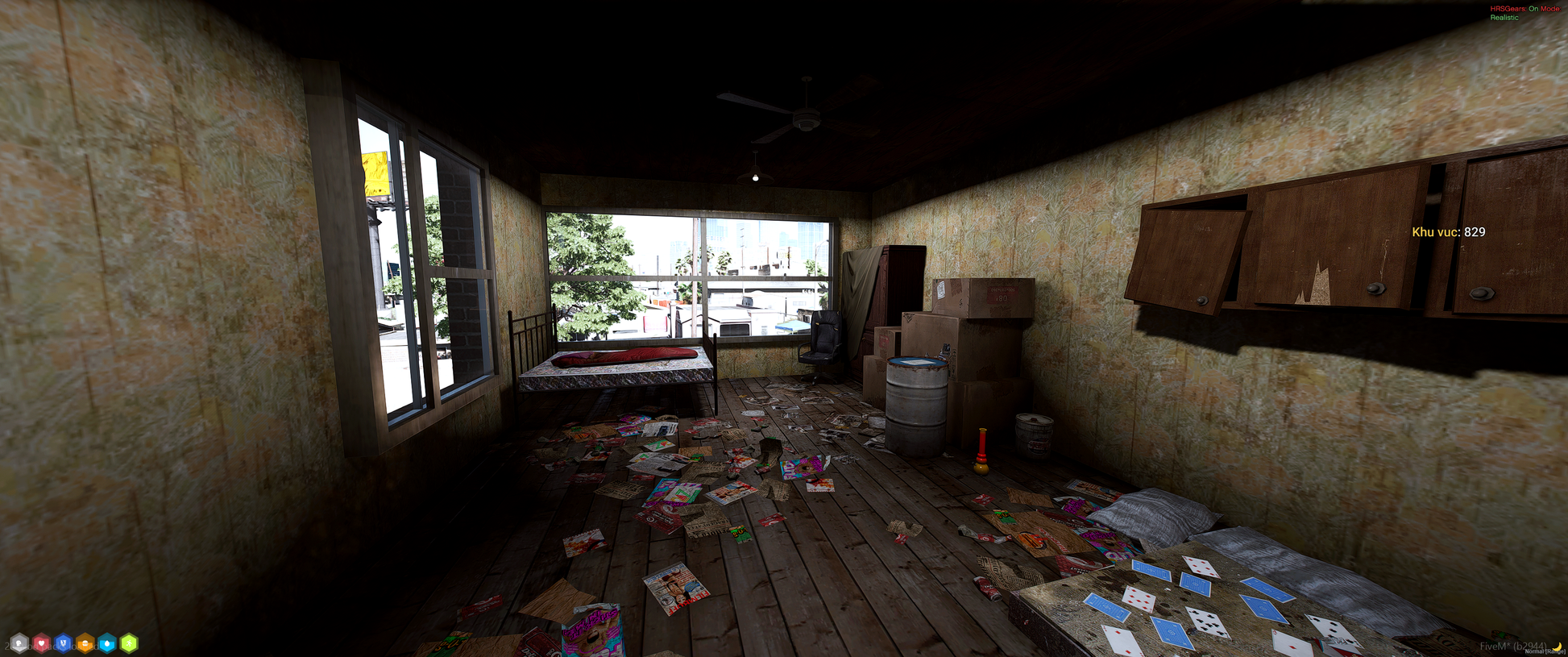Select the red heart health hexagon

(x=41, y=643)
